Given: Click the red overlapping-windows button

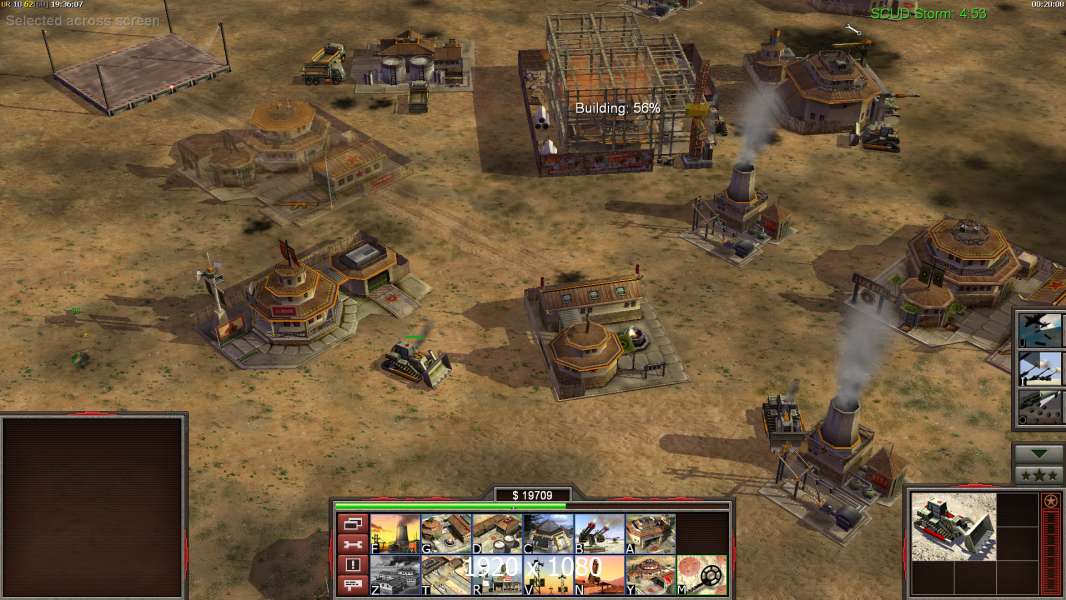Looking at the screenshot, I should coord(352,523).
